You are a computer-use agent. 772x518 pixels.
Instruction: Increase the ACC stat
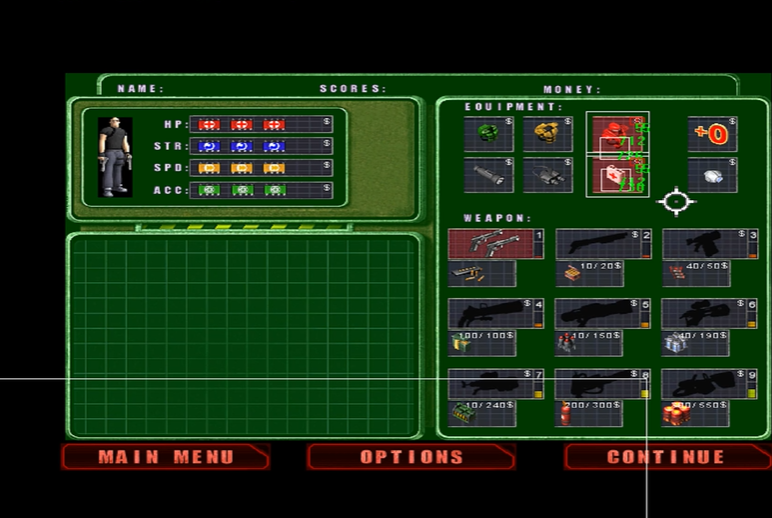point(261,190)
